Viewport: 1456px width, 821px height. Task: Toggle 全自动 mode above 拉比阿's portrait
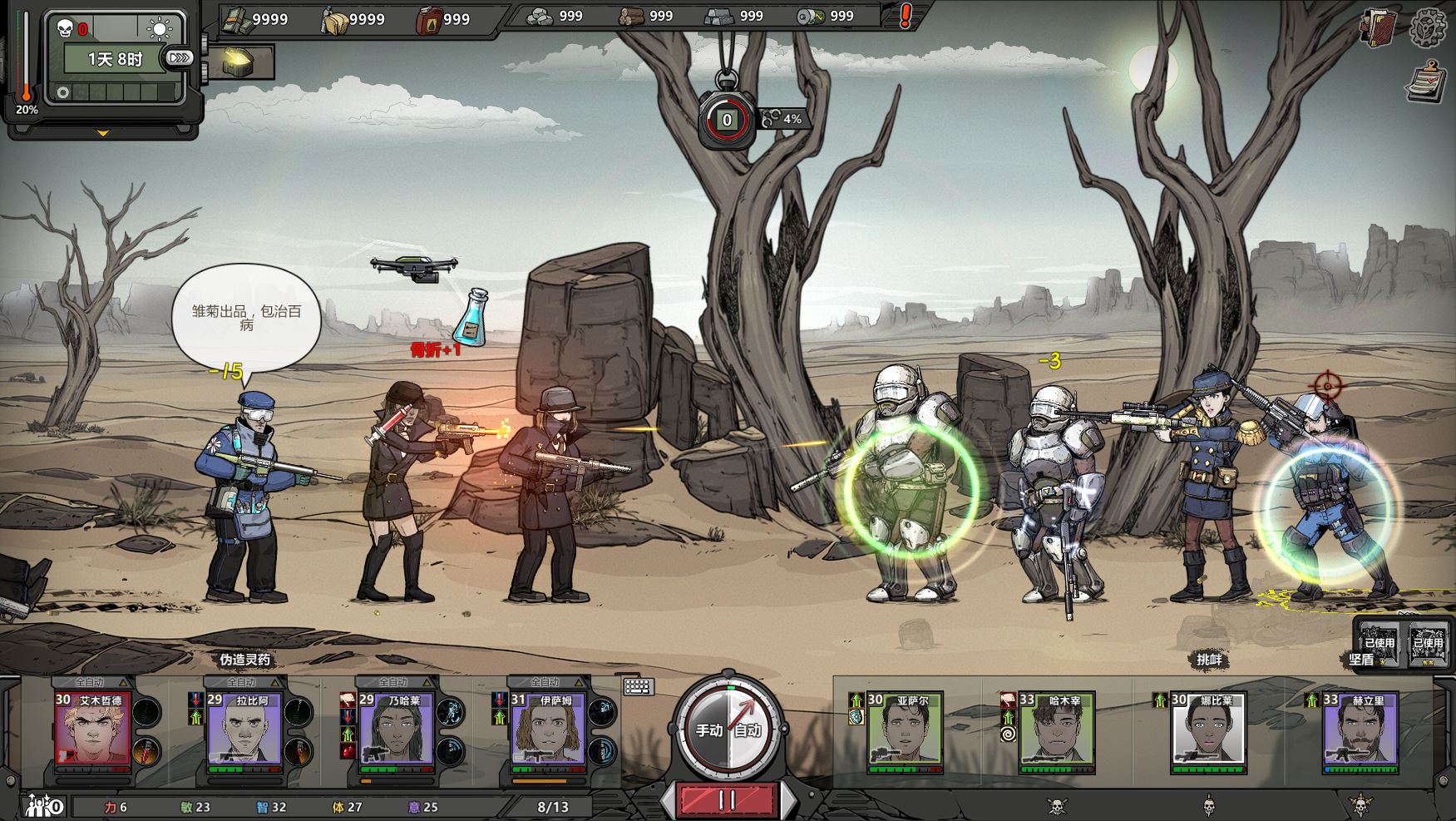coord(241,682)
